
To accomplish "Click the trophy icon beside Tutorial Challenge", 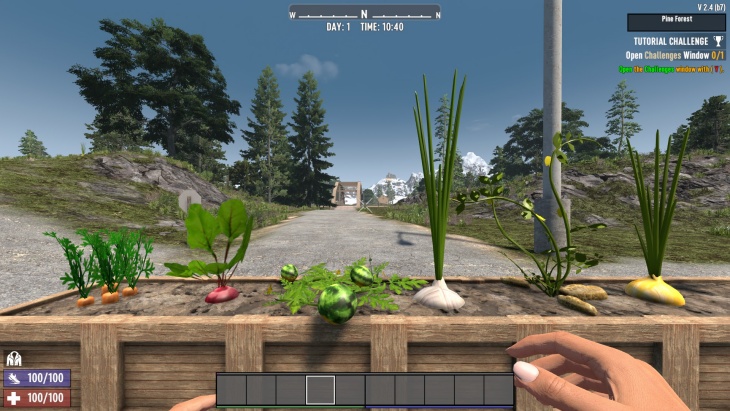I will [718, 41].
